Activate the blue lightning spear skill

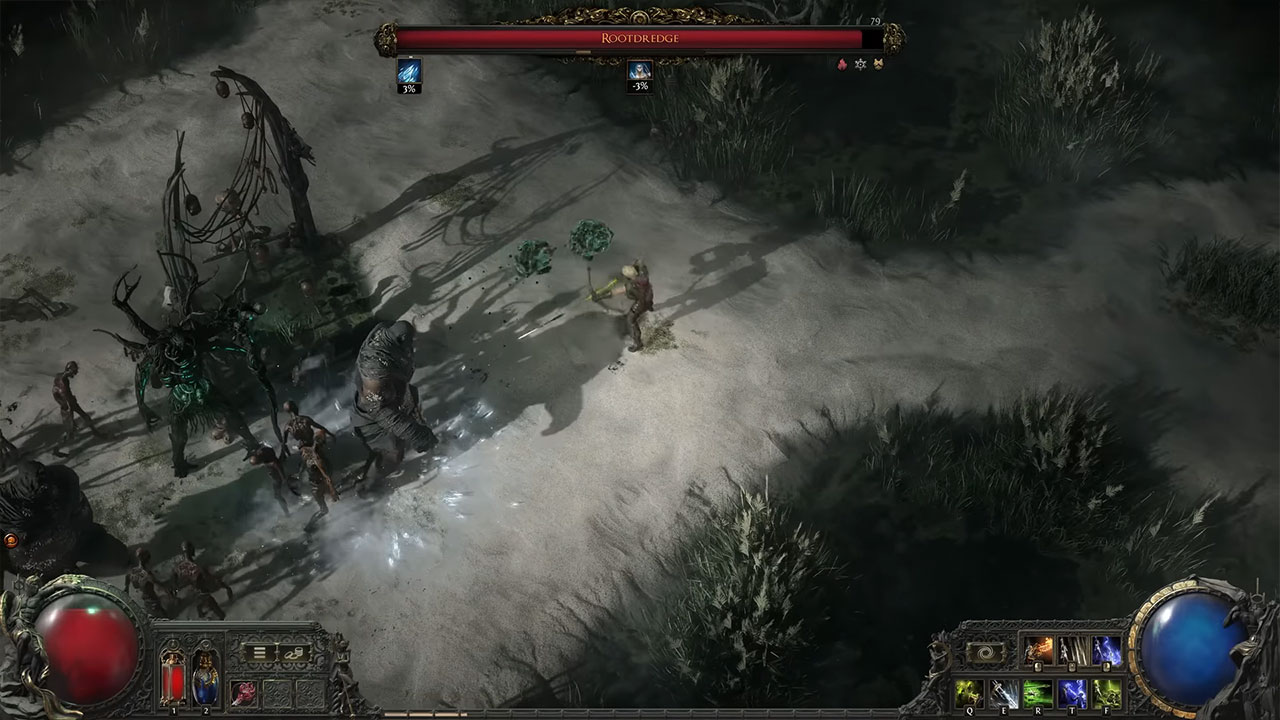(x=1106, y=651)
